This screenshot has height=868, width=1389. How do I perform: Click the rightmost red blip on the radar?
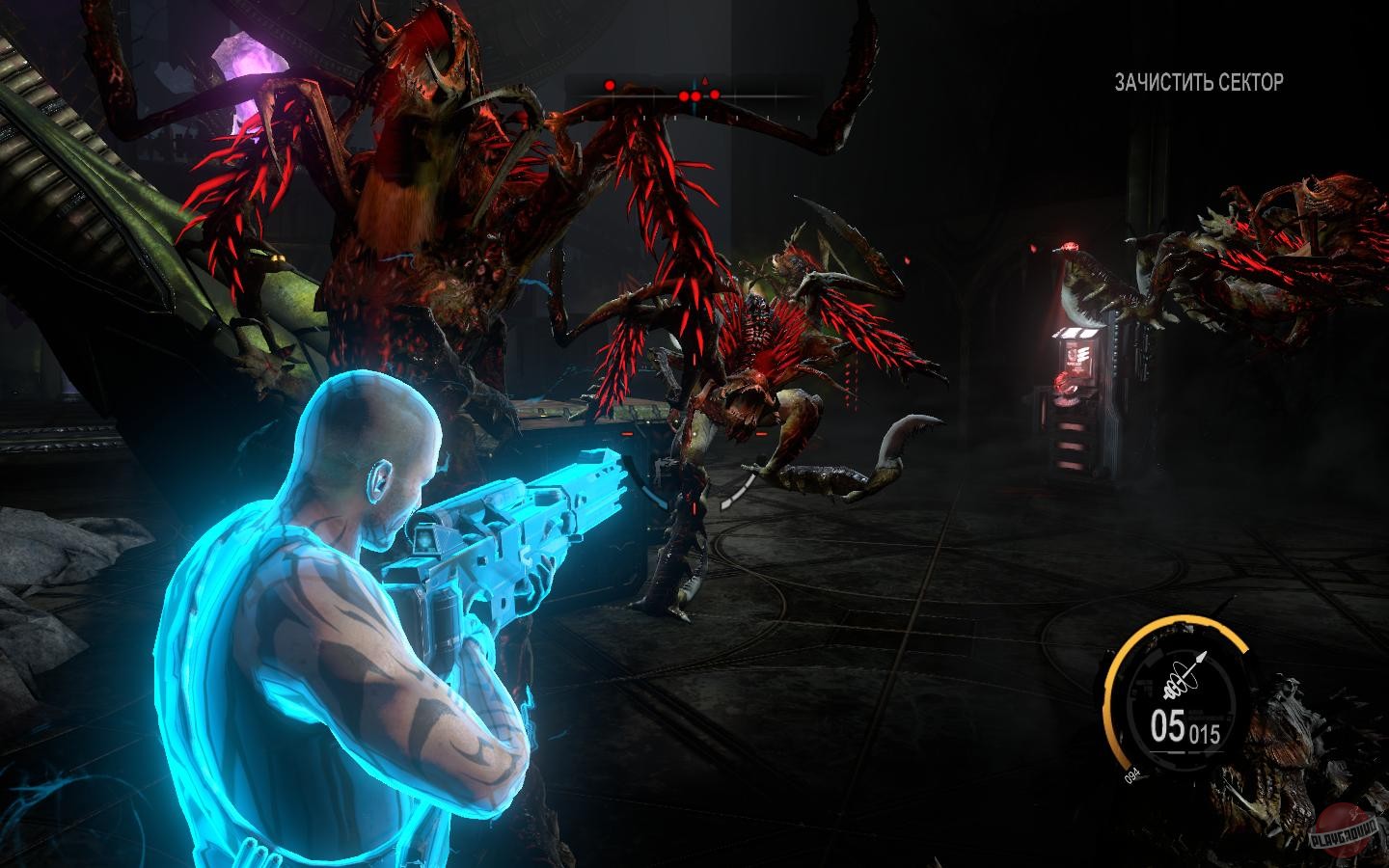click(715, 94)
